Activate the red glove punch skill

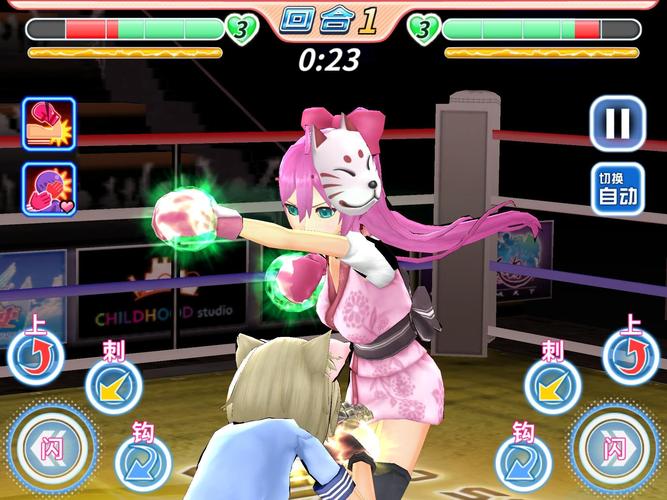pyautogui.click(x=47, y=123)
